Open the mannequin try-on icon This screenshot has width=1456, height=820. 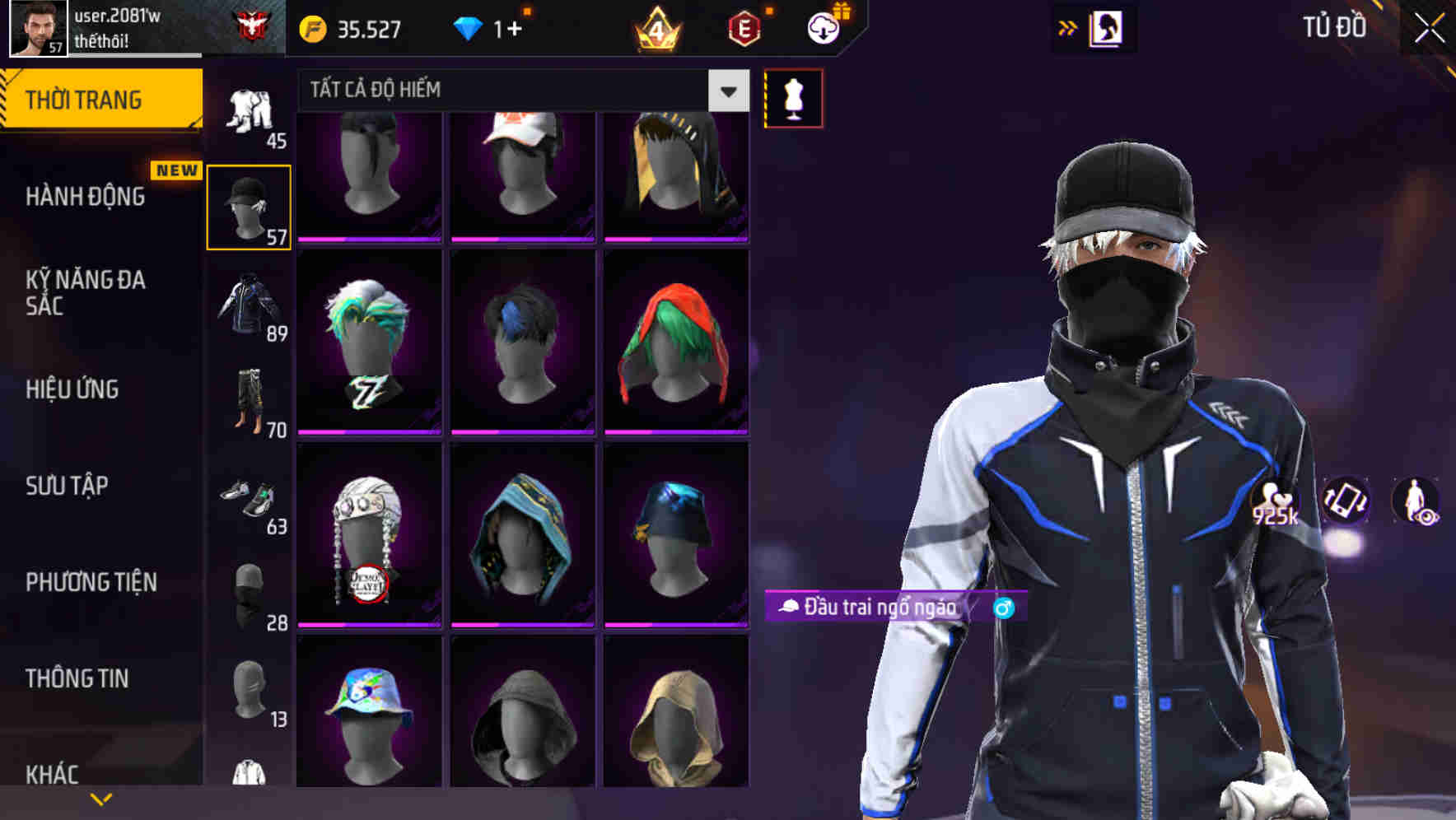pyautogui.click(x=793, y=97)
